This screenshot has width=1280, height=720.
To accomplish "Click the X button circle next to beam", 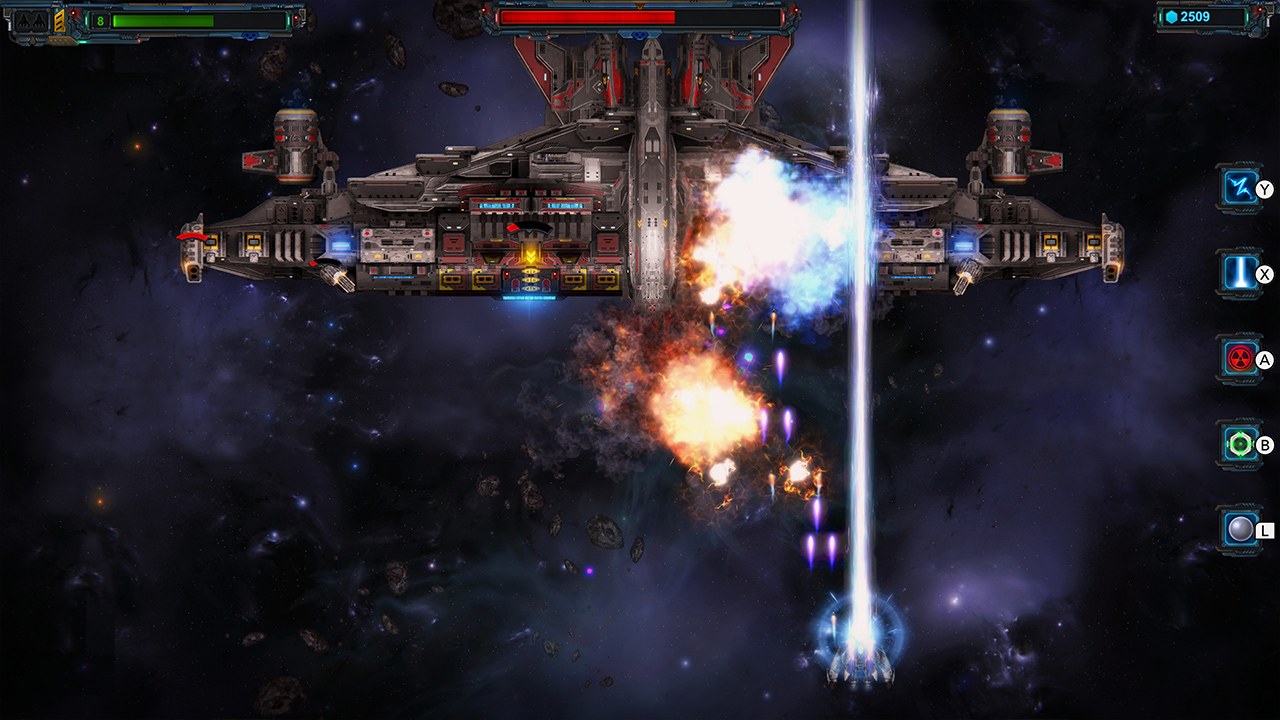I will (1266, 272).
